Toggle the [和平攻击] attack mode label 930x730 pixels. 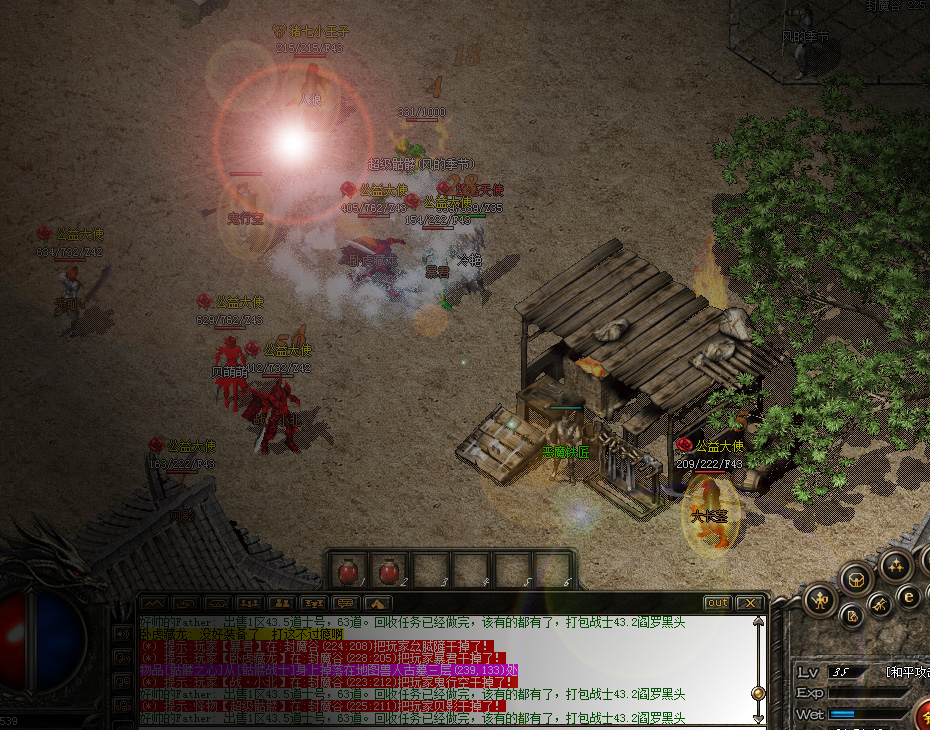tap(907, 671)
